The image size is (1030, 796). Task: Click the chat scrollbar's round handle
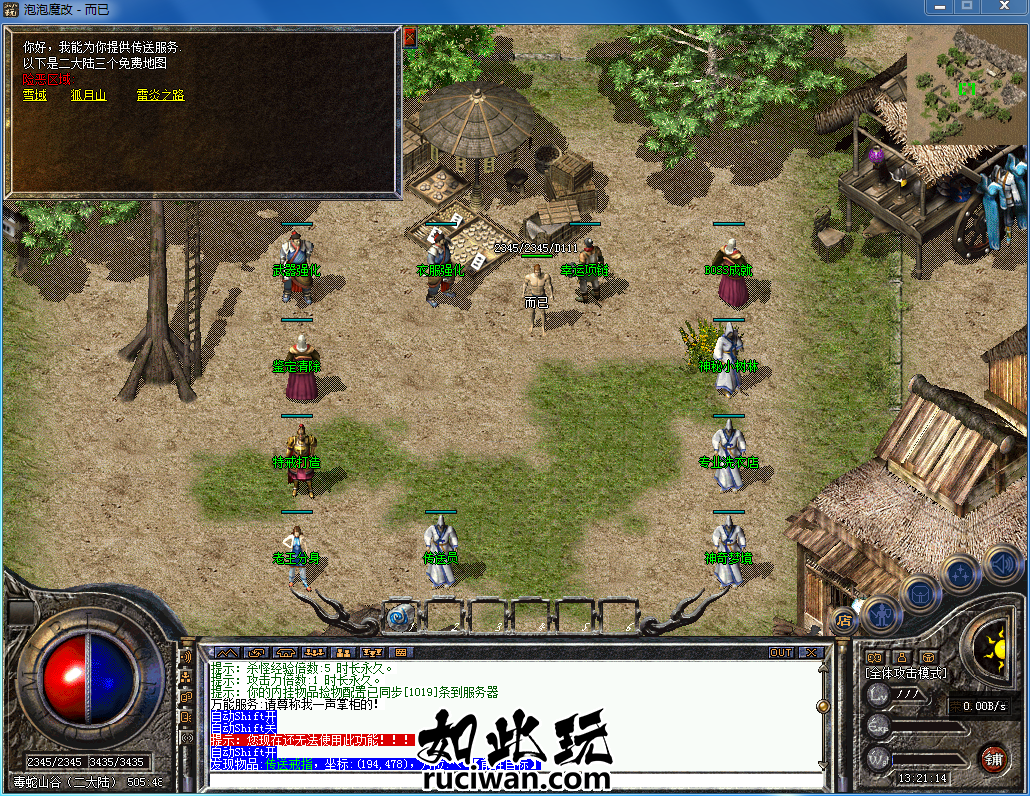click(823, 706)
